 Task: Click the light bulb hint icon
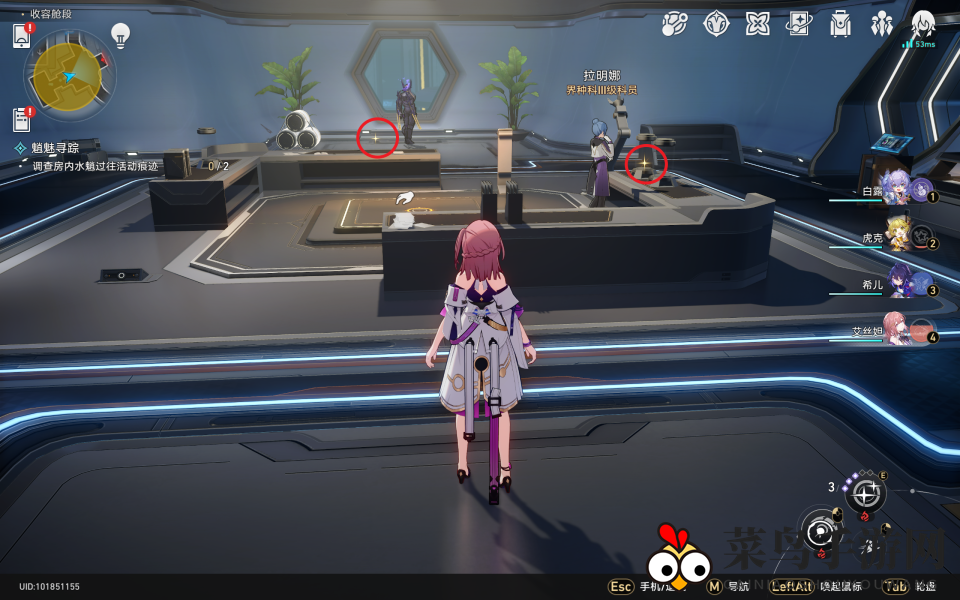pos(120,36)
